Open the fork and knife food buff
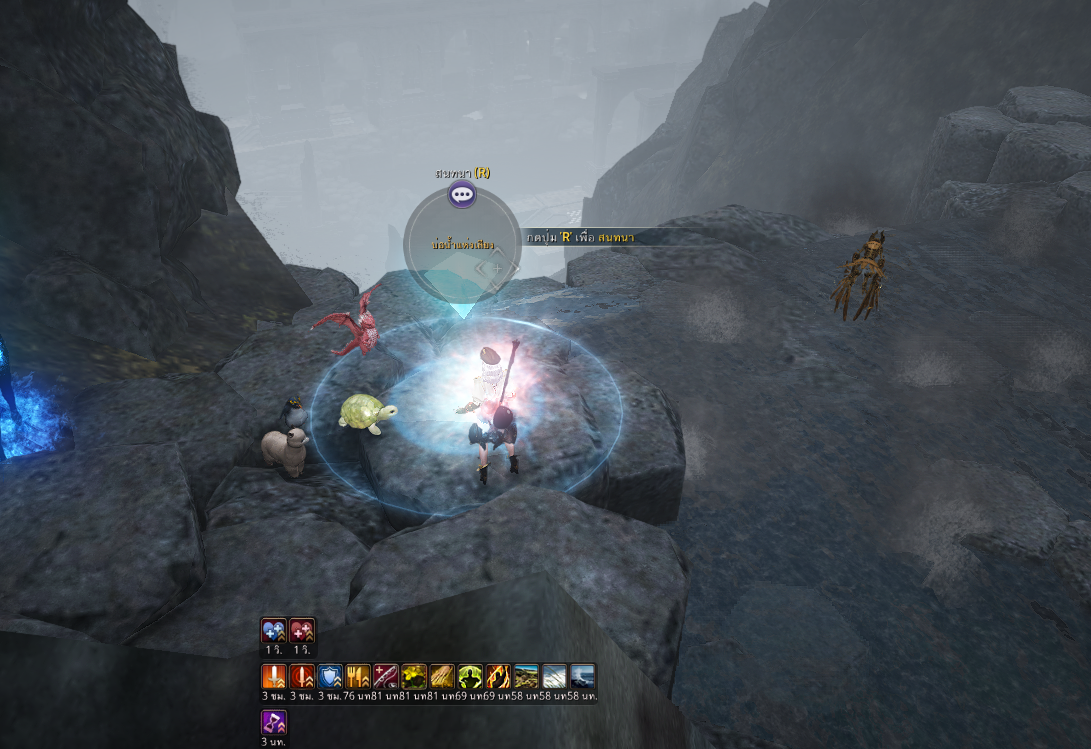 (x=358, y=677)
